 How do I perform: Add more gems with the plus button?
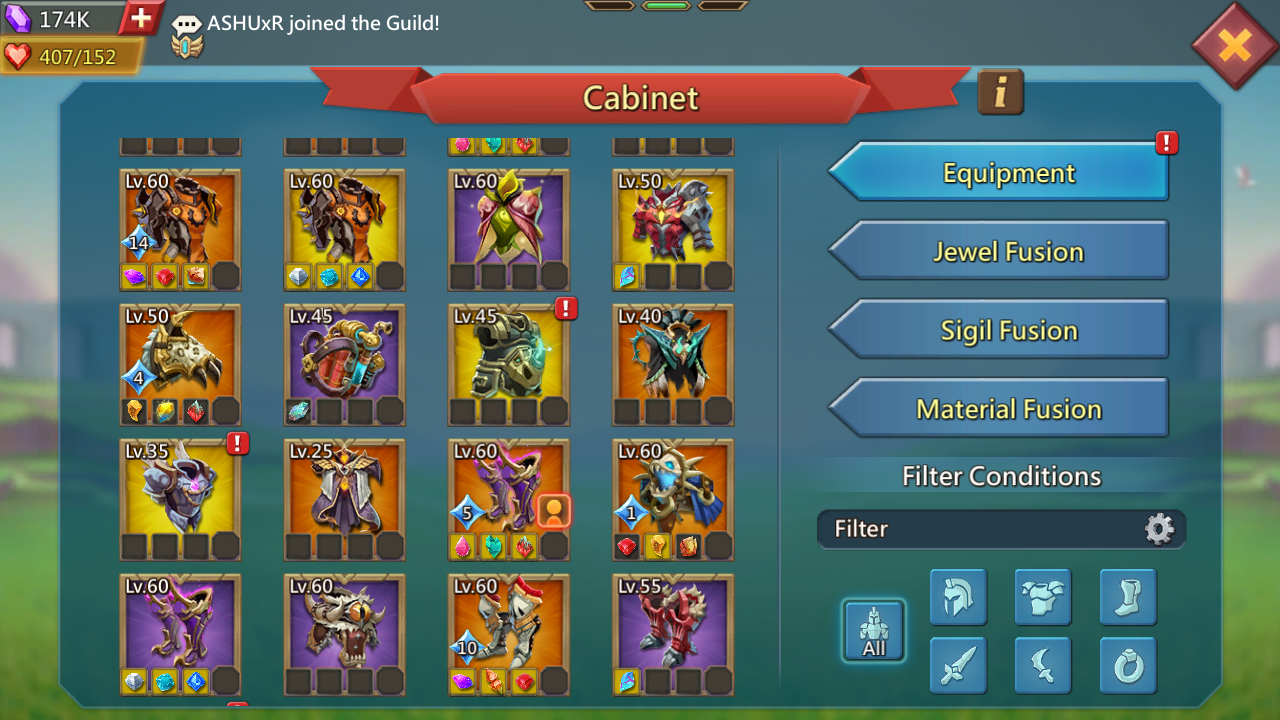point(141,18)
